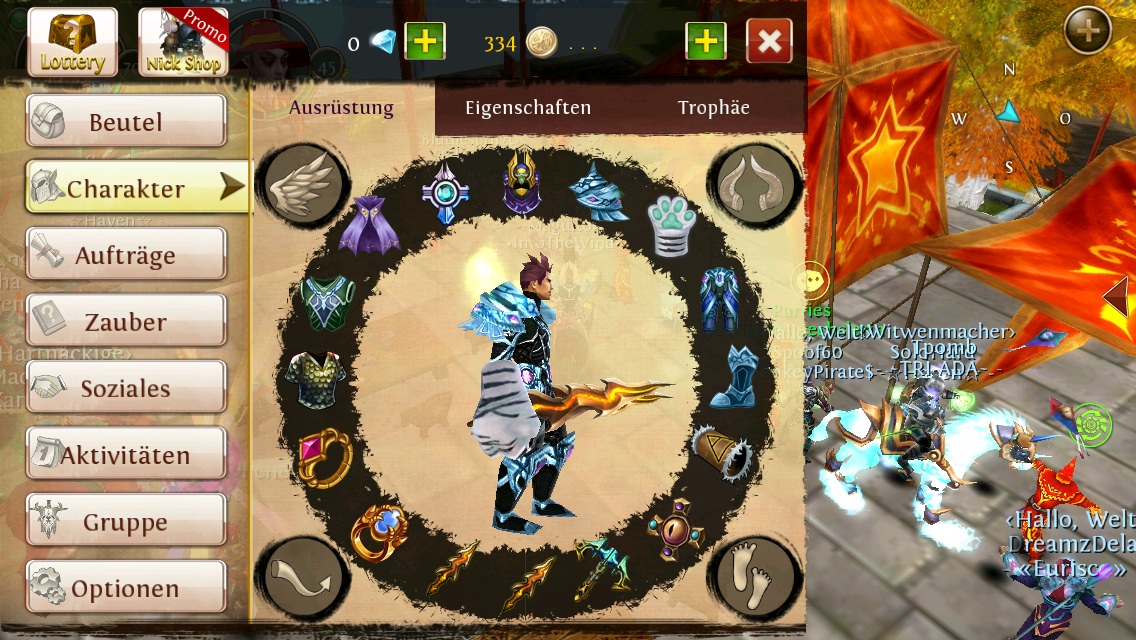The width and height of the screenshot is (1136, 640).
Task: Select the blue boots equipment slot
Action: (x=734, y=375)
